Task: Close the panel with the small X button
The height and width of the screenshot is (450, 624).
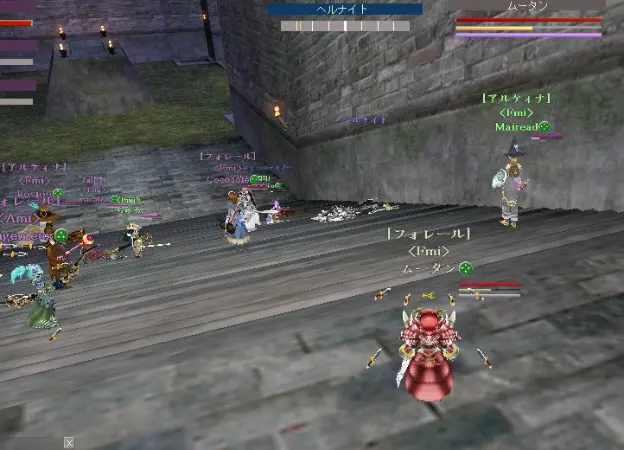Action: (x=69, y=442)
